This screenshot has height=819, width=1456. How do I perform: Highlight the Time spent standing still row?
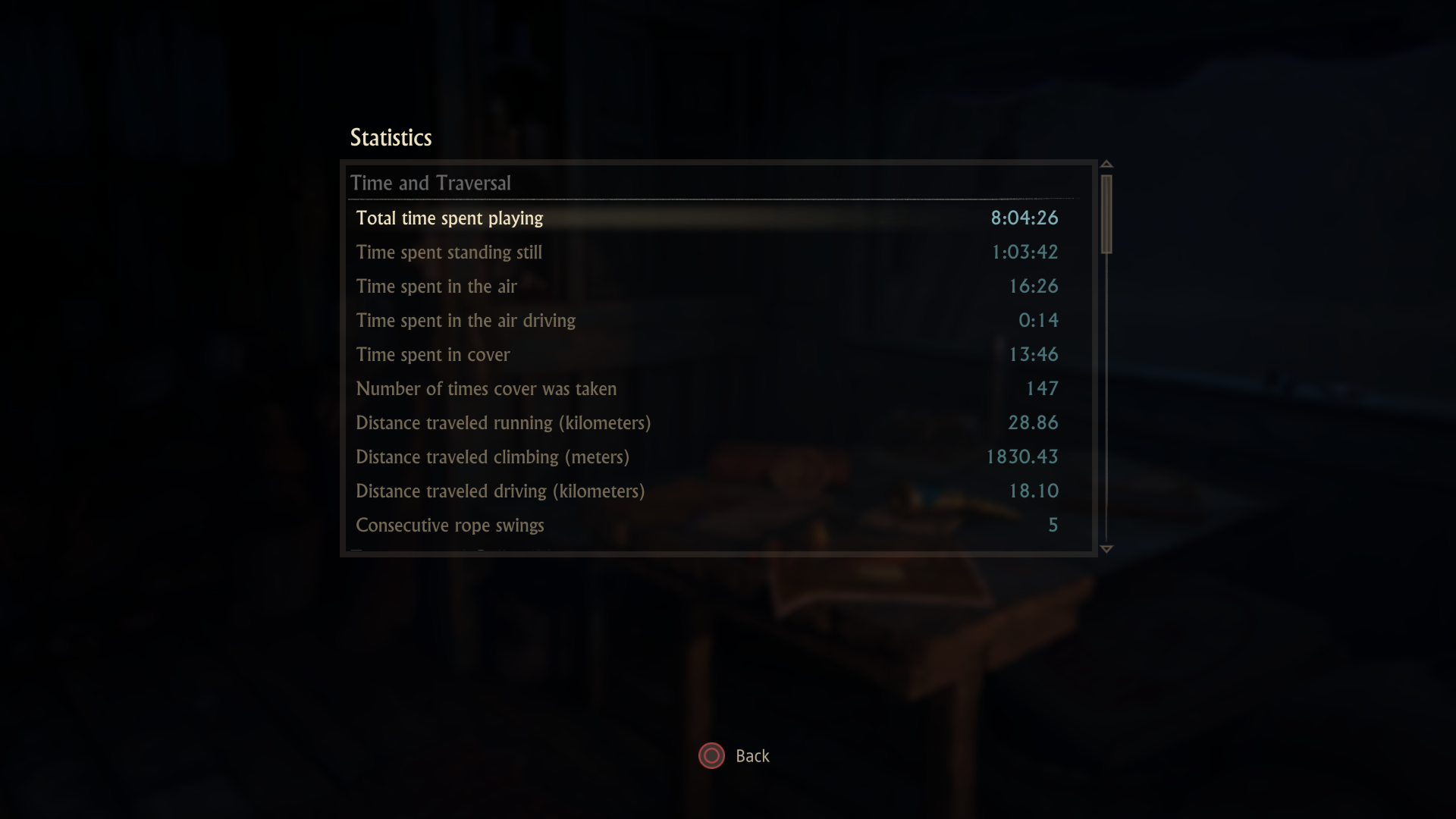pyautogui.click(x=707, y=253)
